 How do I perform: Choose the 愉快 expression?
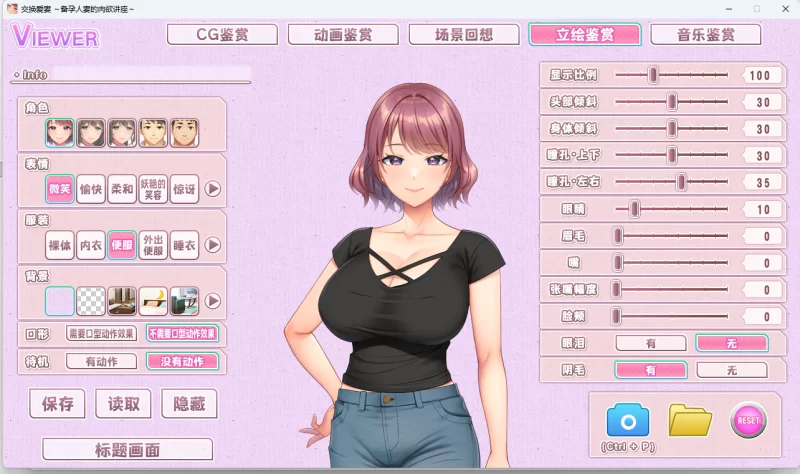pos(91,189)
